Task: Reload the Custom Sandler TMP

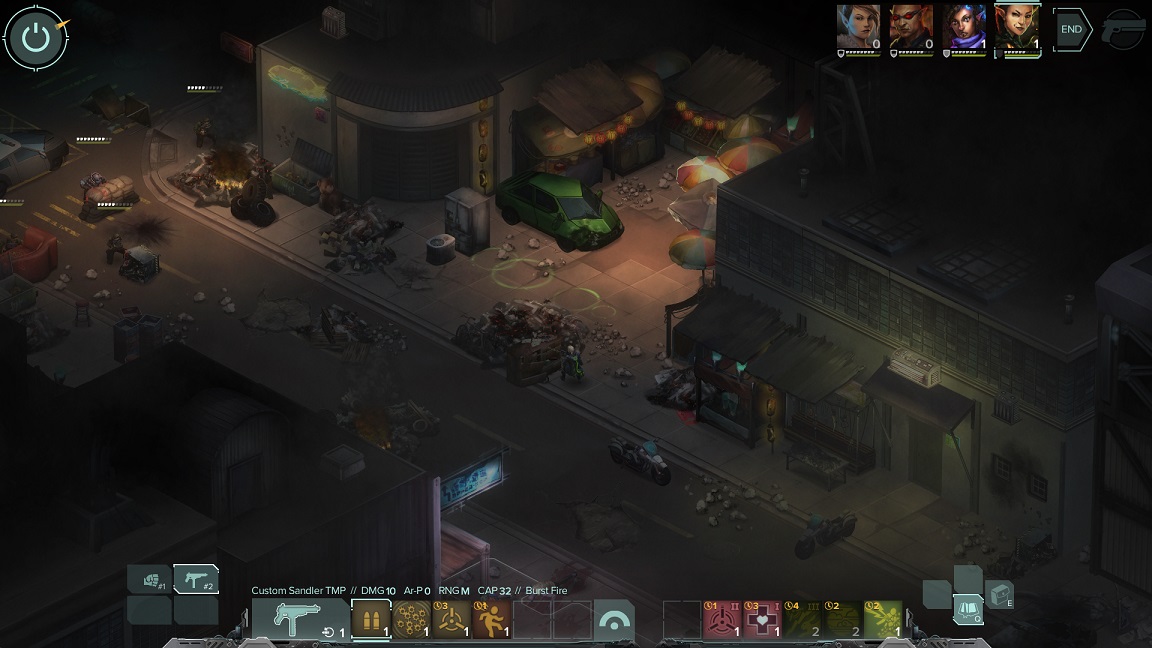Action: point(300,620)
